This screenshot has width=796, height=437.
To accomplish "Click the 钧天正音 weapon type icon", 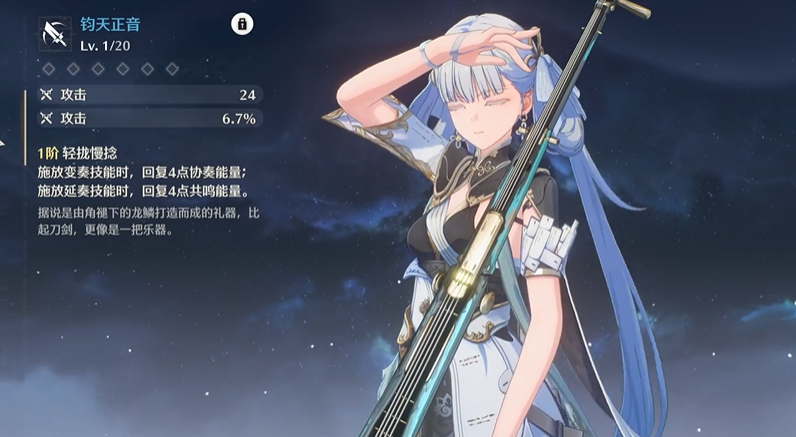I will tap(54, 33).
